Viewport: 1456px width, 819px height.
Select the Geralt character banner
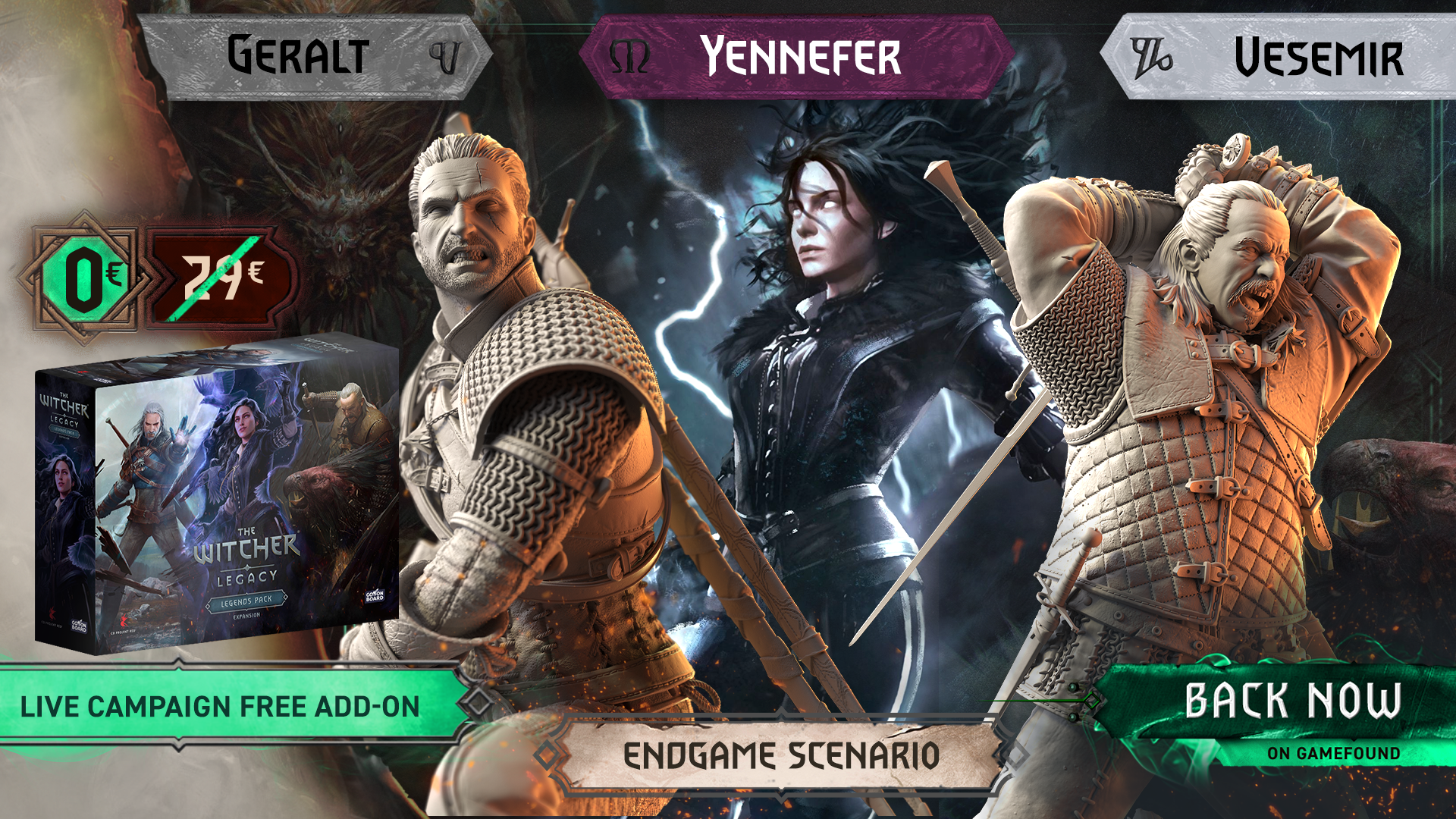click(x=315, y=58)
